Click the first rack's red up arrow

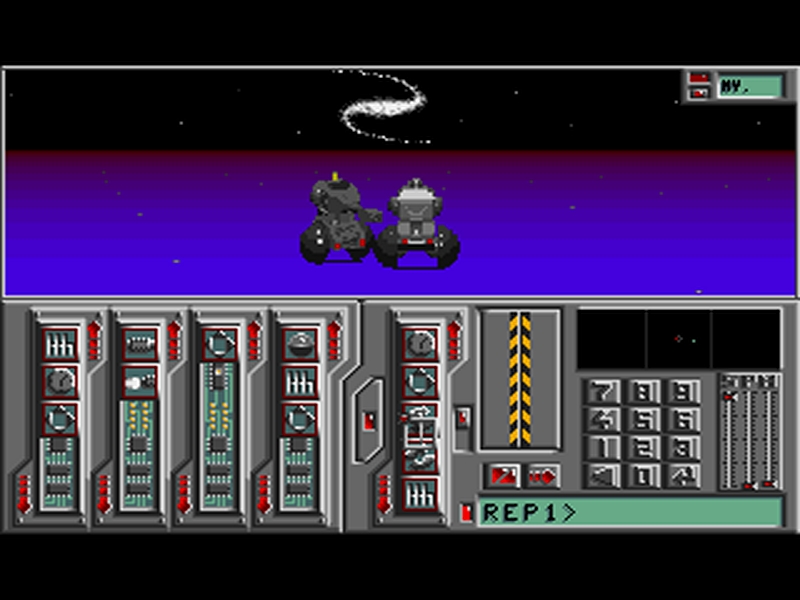coord(94,340)
